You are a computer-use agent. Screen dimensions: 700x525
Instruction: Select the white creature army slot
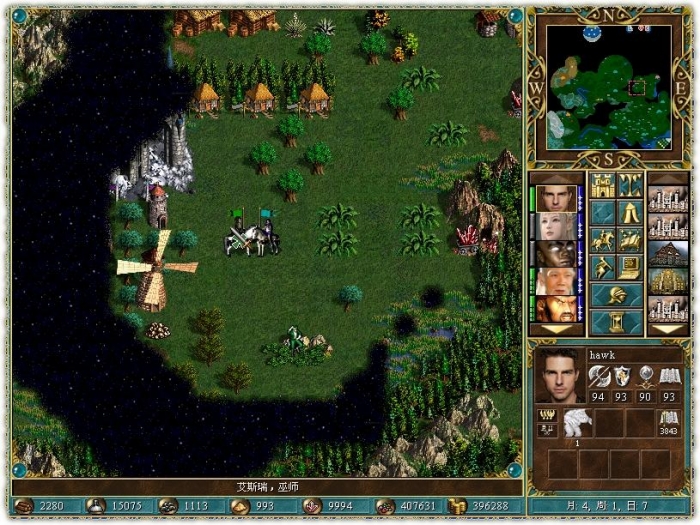578,421
